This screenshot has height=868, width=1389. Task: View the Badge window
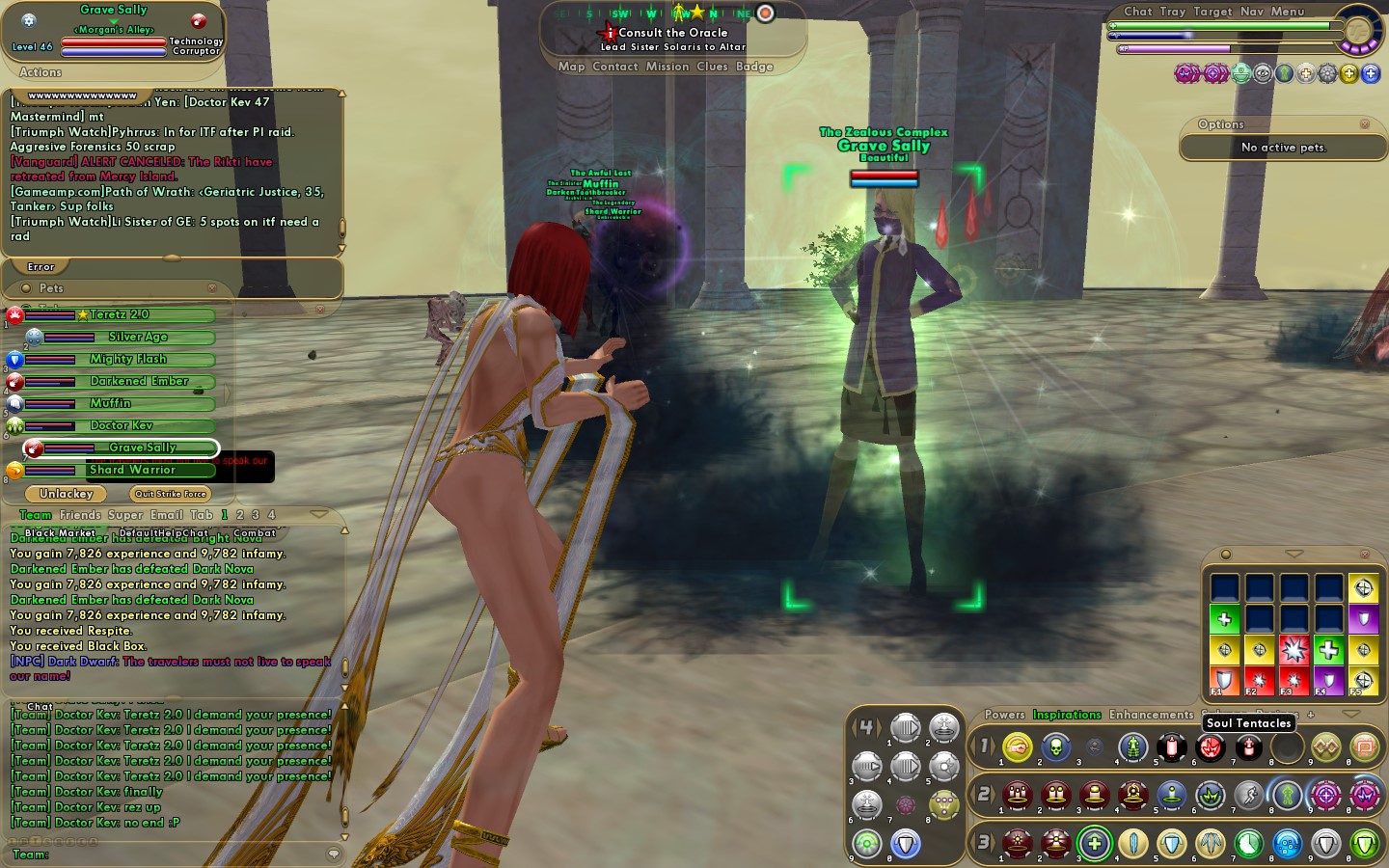click(x=754, y=67)
